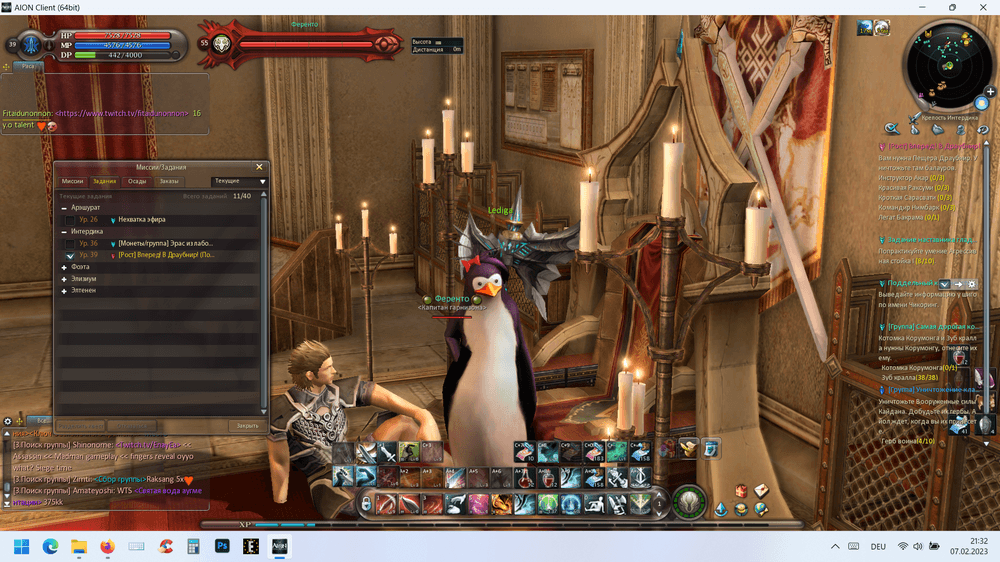Collapse the Арэшурат quest group

pos(64,208)
